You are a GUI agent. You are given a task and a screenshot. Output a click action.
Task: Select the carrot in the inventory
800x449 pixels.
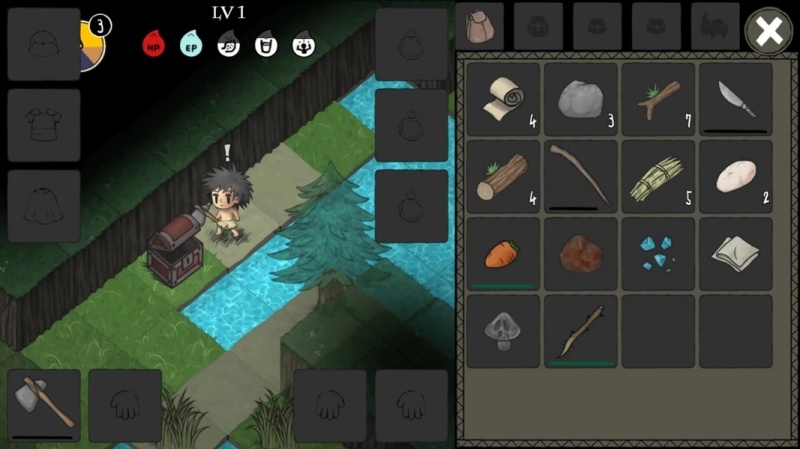tap(503, 254)
